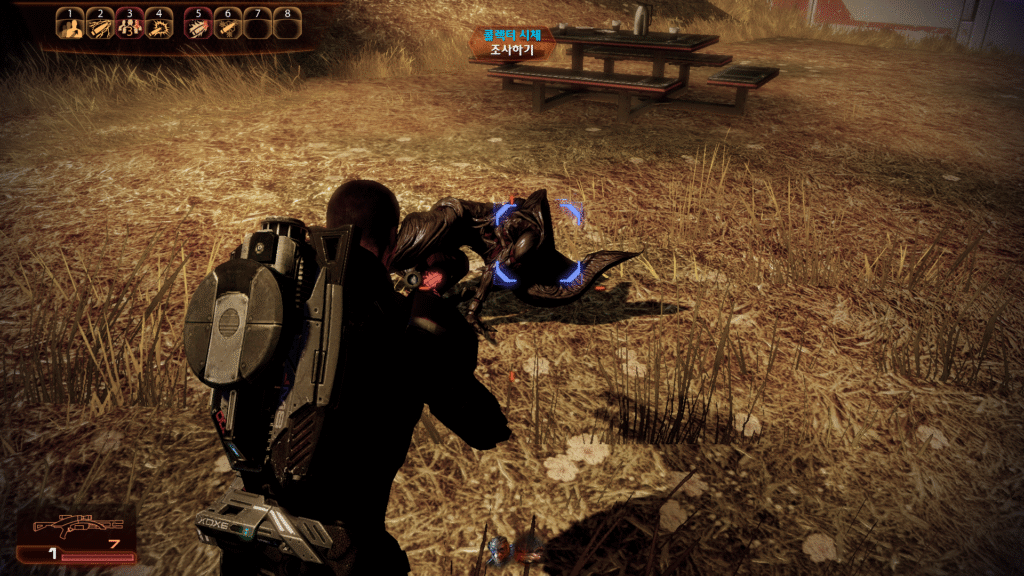Activate the soldier figure power in slot 1
Image resolution: width=1024 pixels, height=576 pixels.
point(69,27)
